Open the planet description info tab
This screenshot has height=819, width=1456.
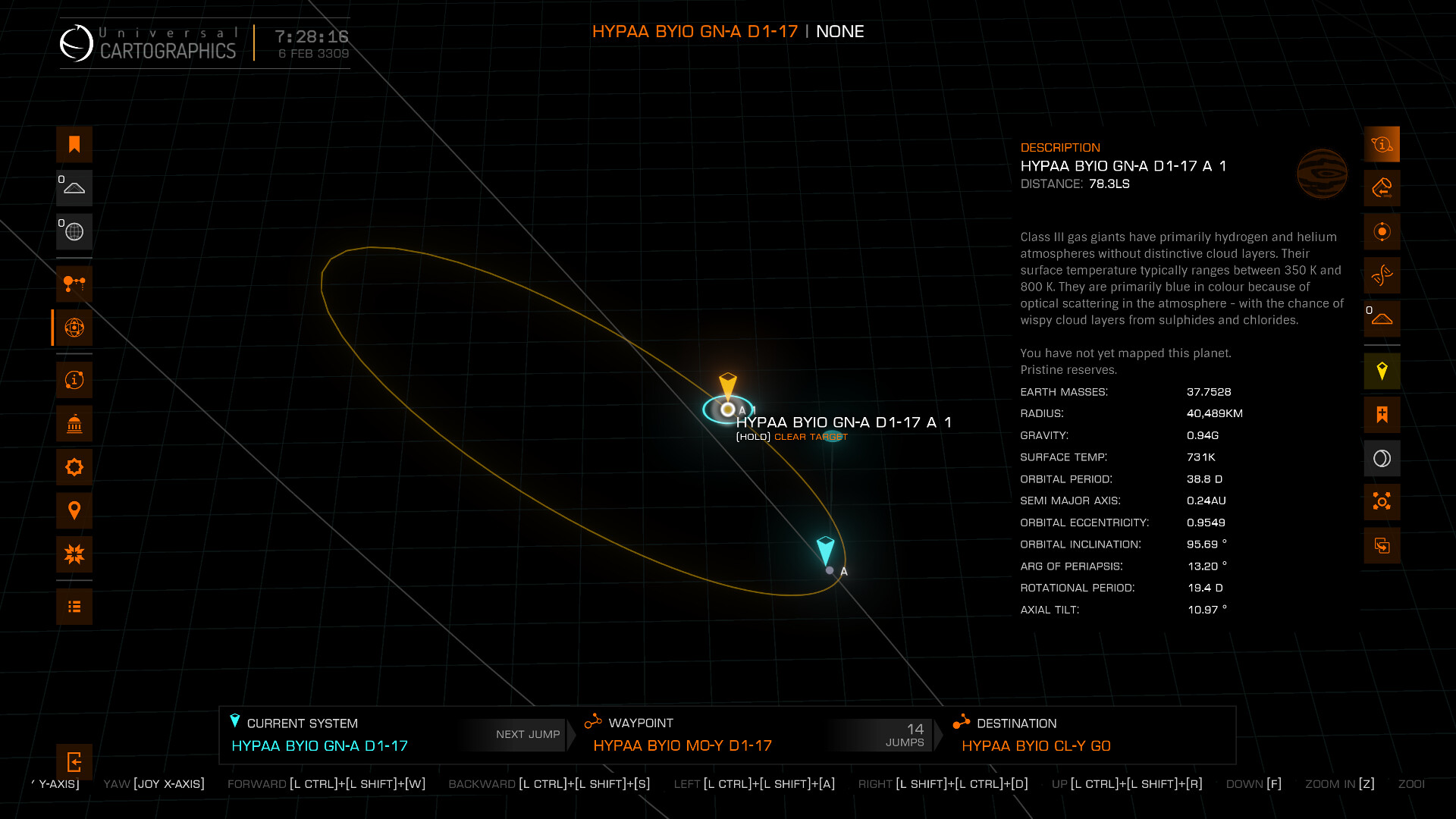[1382, 144]
